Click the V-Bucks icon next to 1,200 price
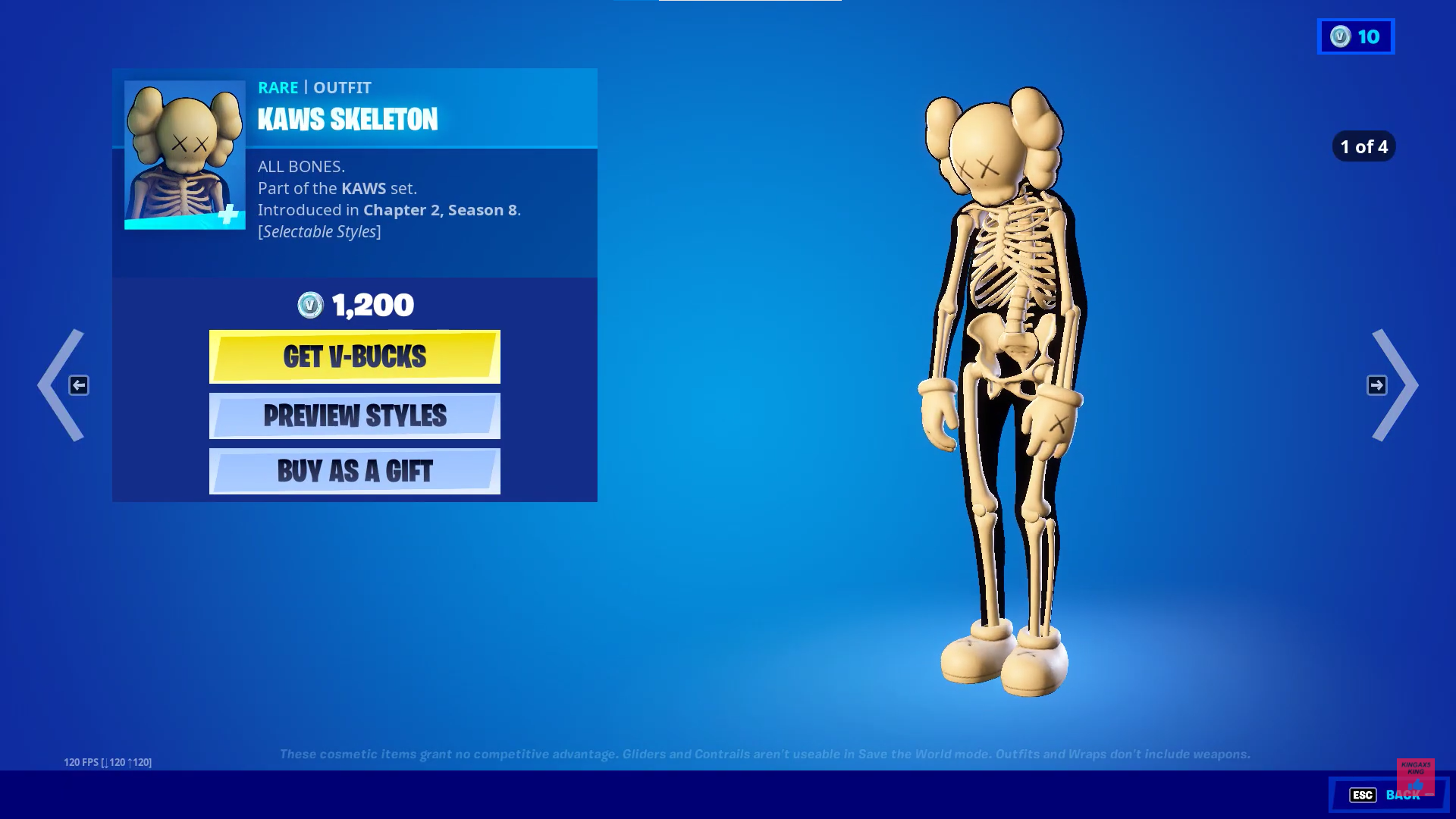The width and height of the screenshot is (1456, 819). click(309, 306)
